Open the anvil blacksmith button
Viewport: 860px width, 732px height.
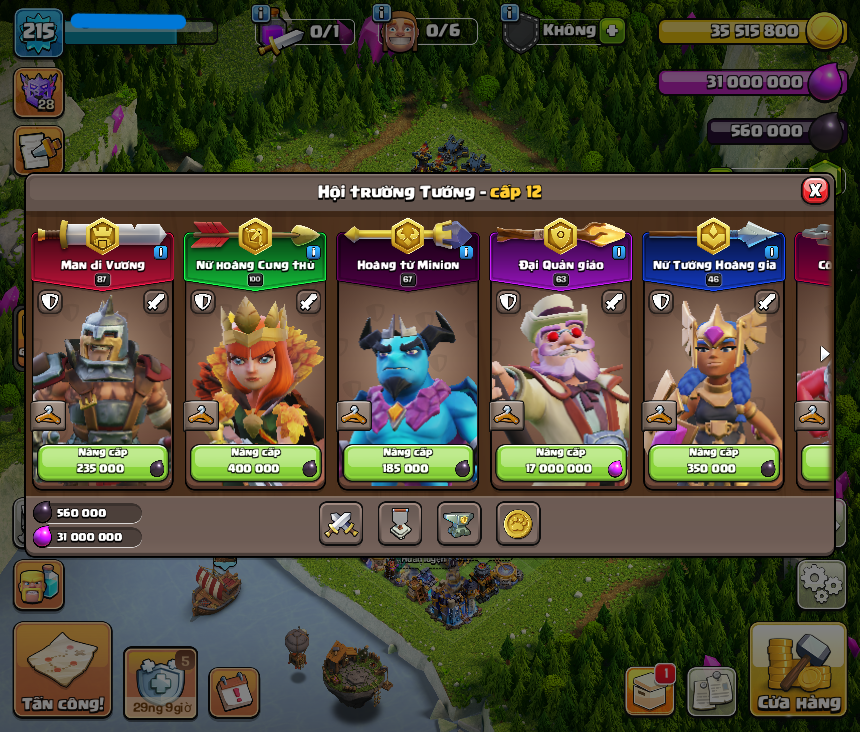coord(459,524)
